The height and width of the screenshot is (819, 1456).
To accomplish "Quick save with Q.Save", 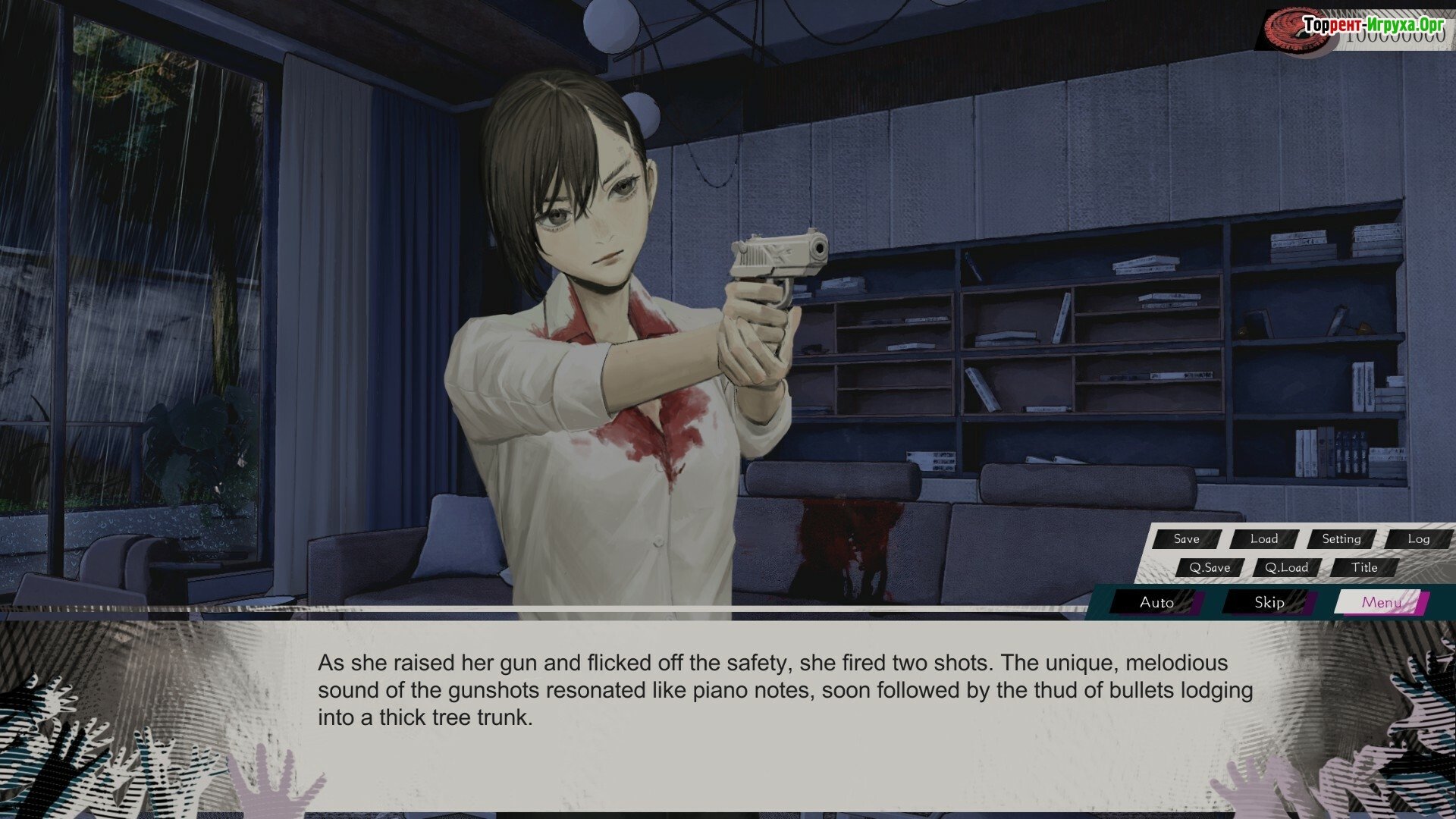I will tap(1210, 568).
